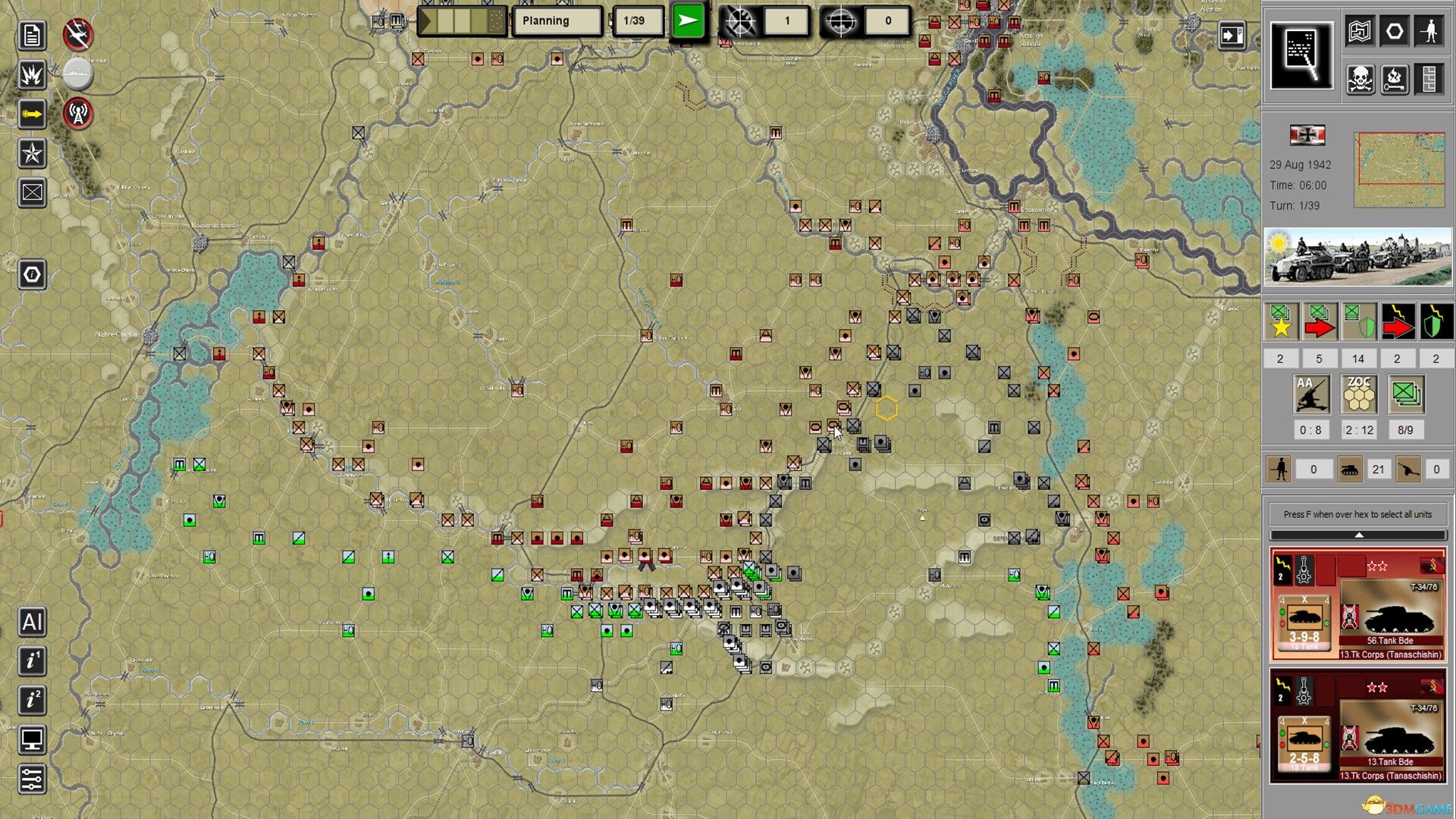This screenshot has height=819, width=1456.
Task: Open the report document icon on the left toolbar
Action: click(31, 36)
